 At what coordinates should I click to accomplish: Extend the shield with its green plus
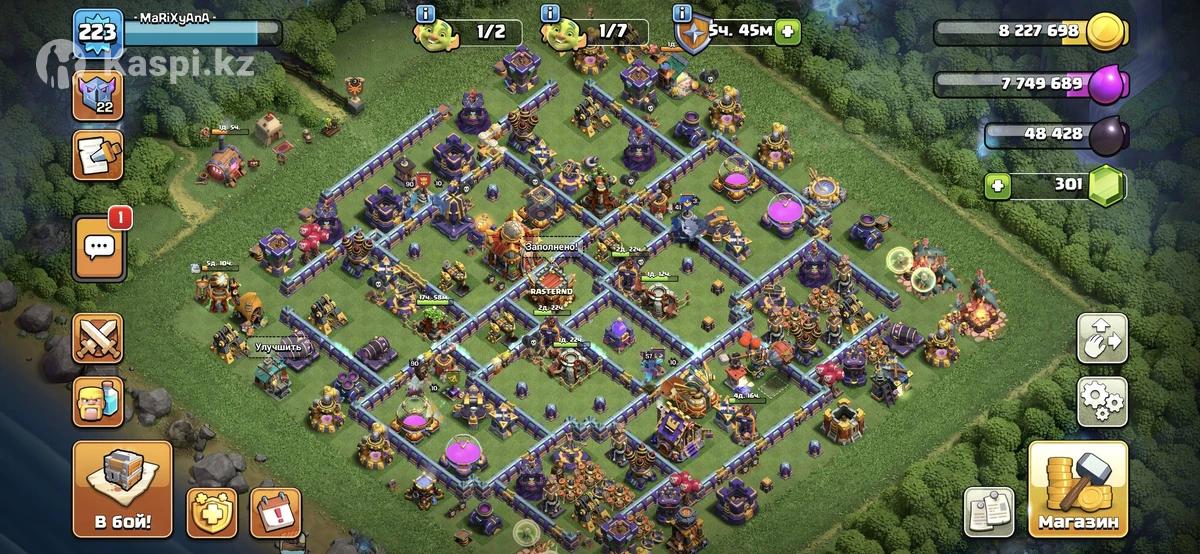pos(788,31)
